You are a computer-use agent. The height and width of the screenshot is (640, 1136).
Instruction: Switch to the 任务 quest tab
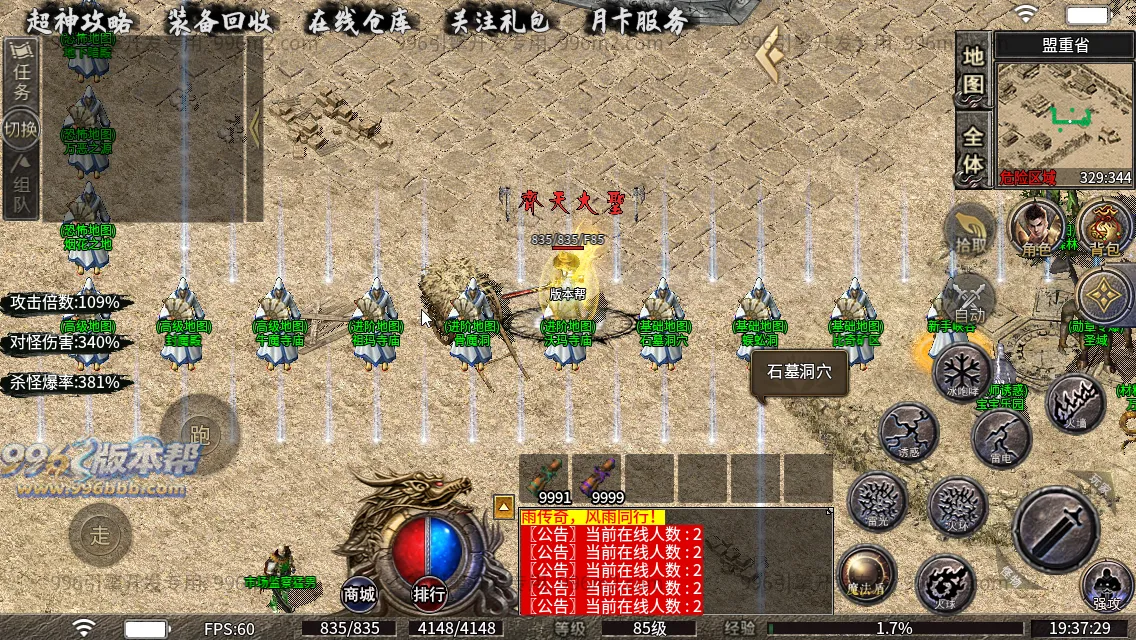[21, 78]
